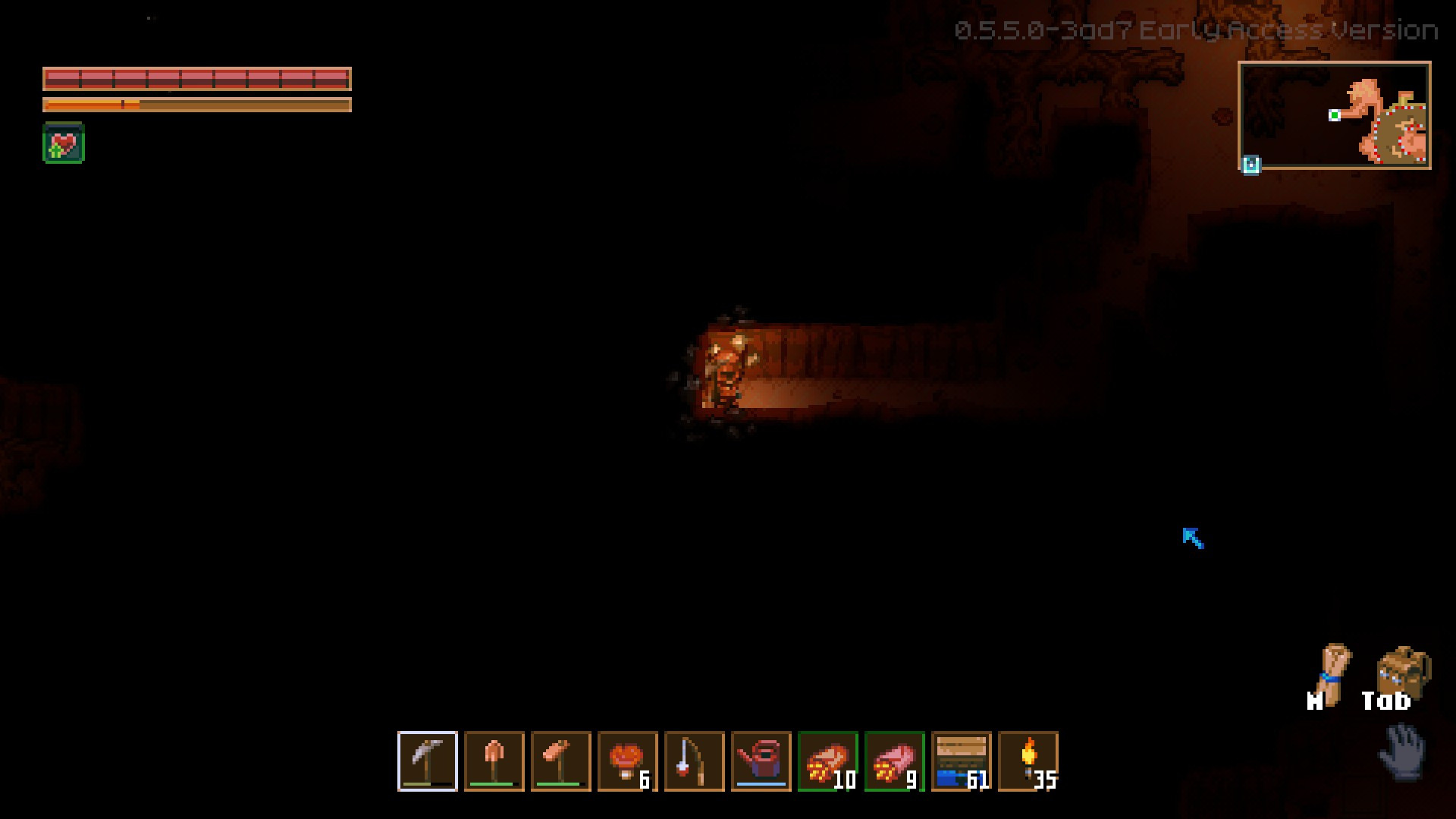
Task: Open the map from the minimap
Action: click(x=1335, y=115)
